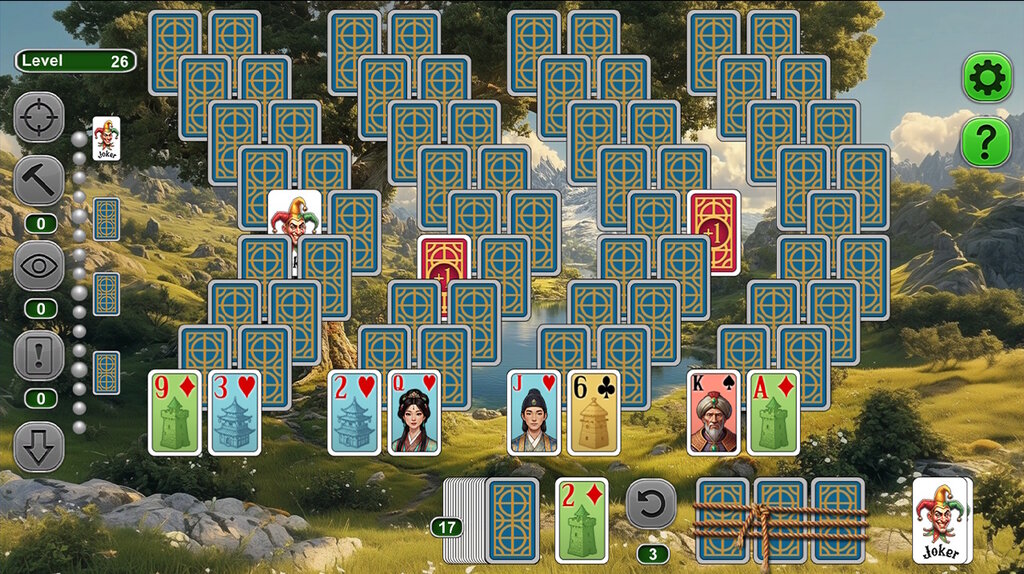Click the down arrow button
This screenshot has width=1024, height=574.
pyautogui.click(x=39, y=447)
